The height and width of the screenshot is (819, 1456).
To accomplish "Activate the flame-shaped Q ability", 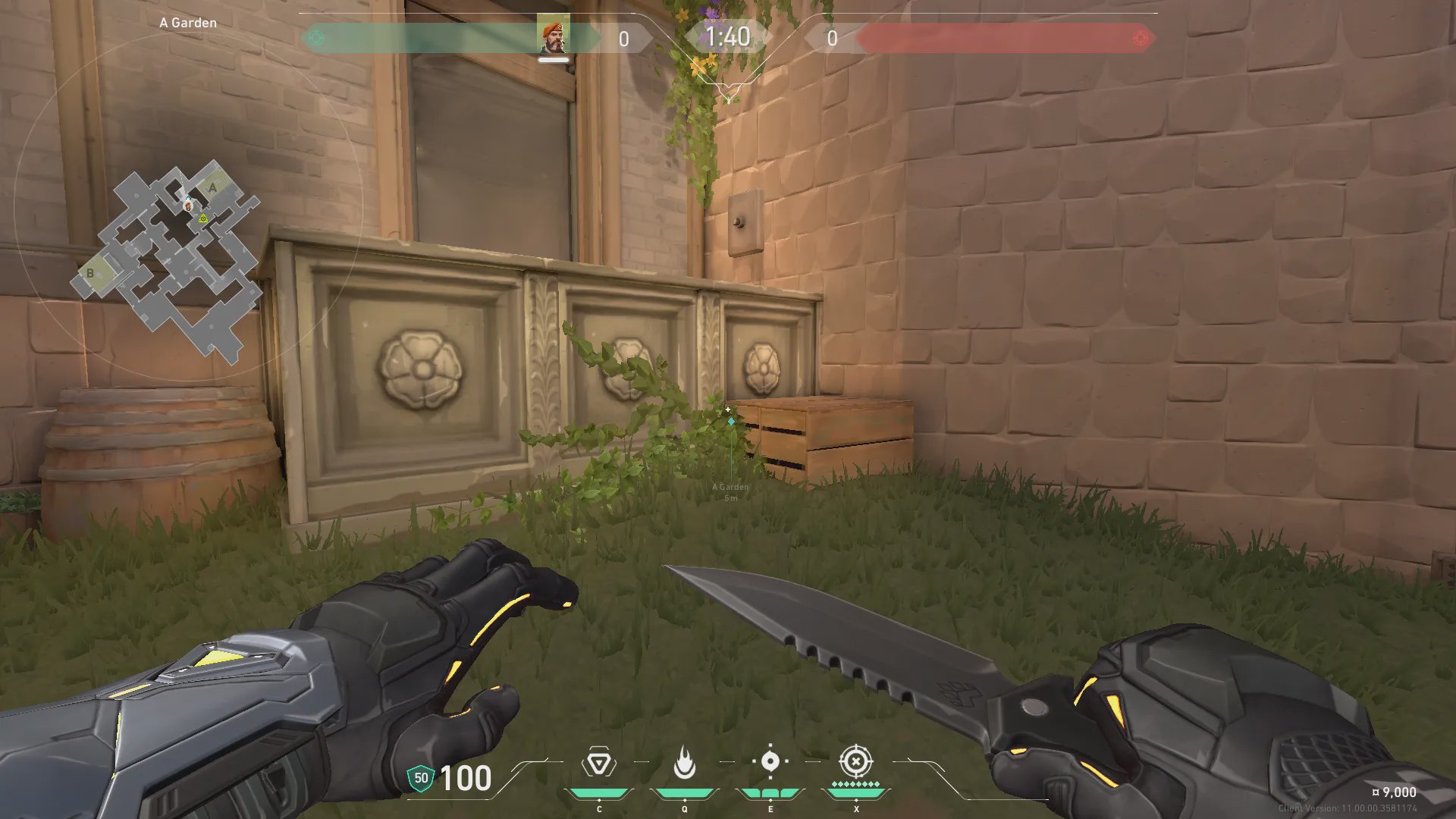I will pyautogui.click(x=684, y=763).
